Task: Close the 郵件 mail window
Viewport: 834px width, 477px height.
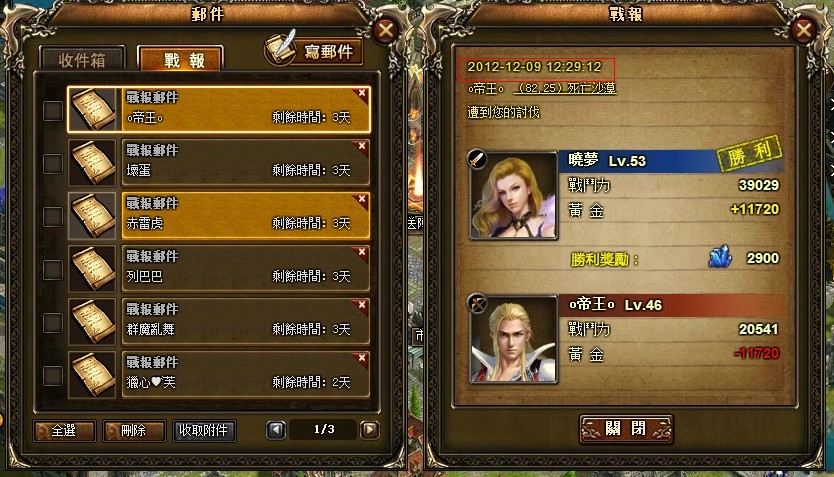Action: [x=384, y=29]
